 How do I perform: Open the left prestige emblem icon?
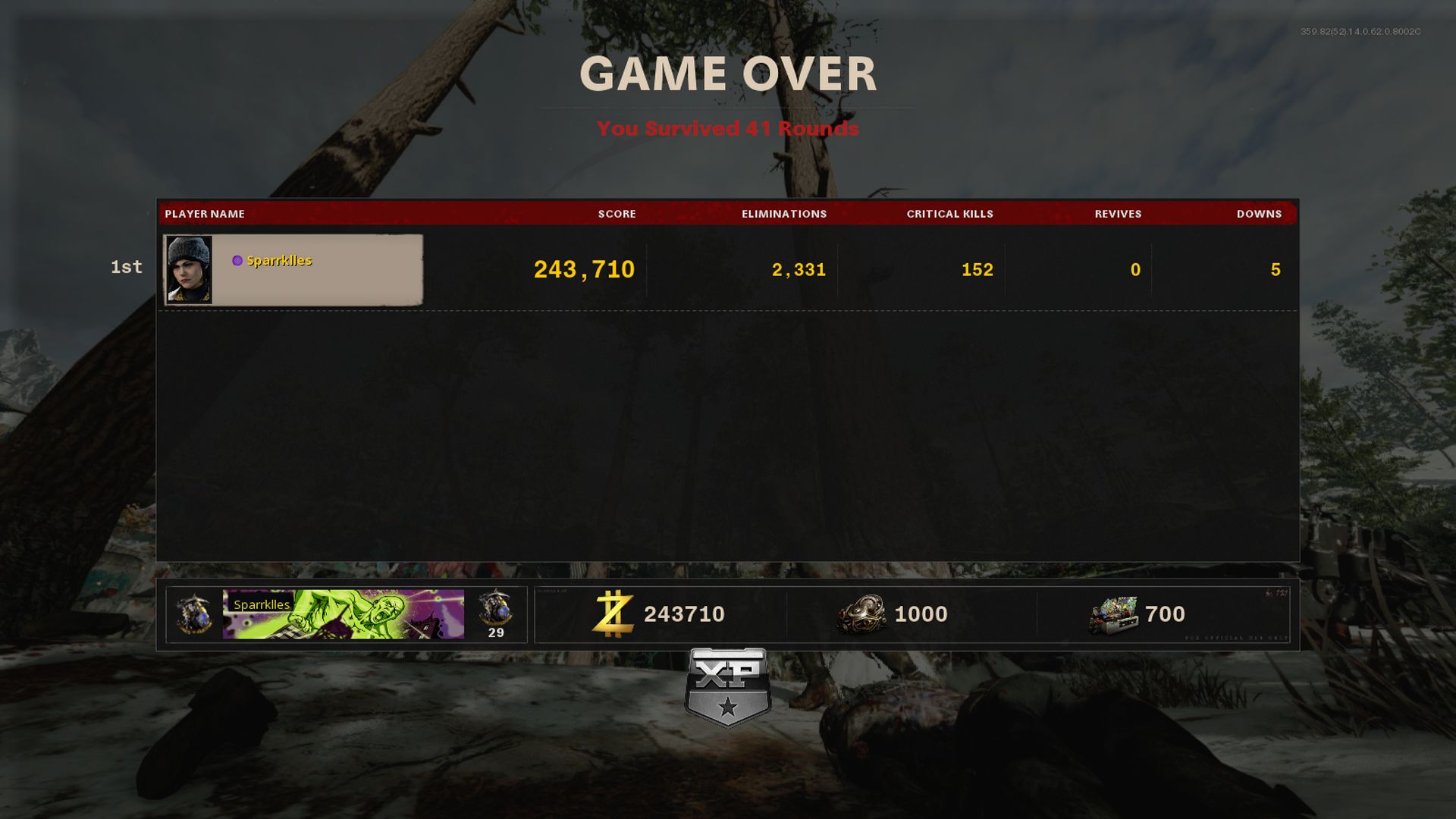pos(193,614)
